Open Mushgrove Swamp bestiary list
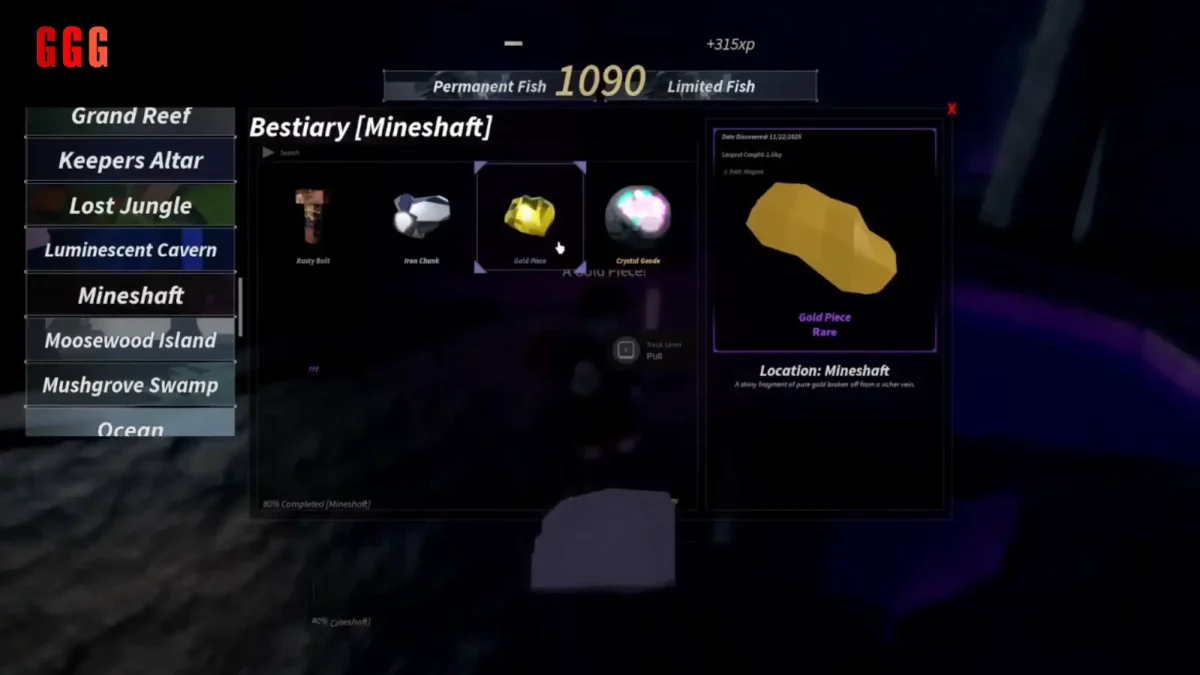The image size is (1200, 675). [x=131, y=385]
